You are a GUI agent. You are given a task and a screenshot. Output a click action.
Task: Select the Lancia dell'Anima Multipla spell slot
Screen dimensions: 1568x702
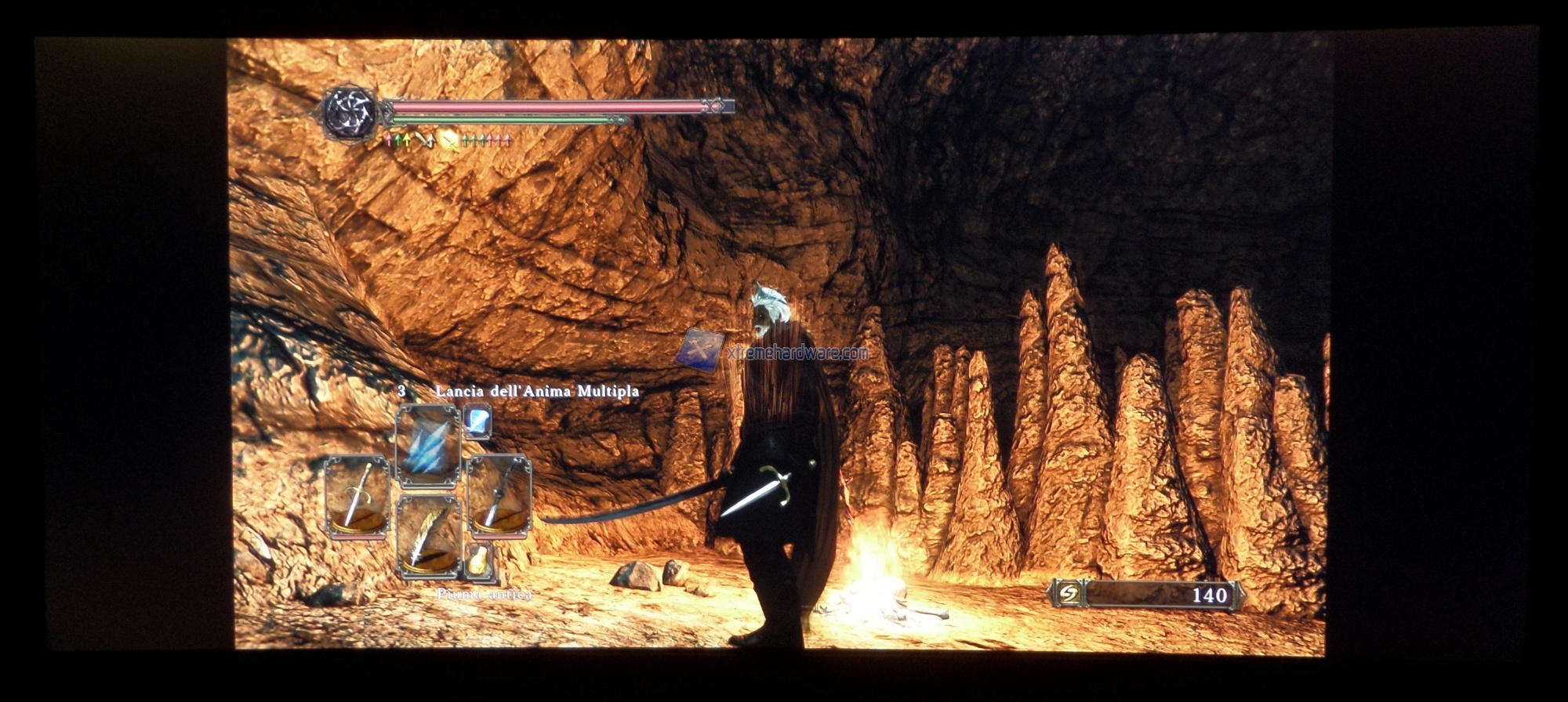(x=428, y=447)
